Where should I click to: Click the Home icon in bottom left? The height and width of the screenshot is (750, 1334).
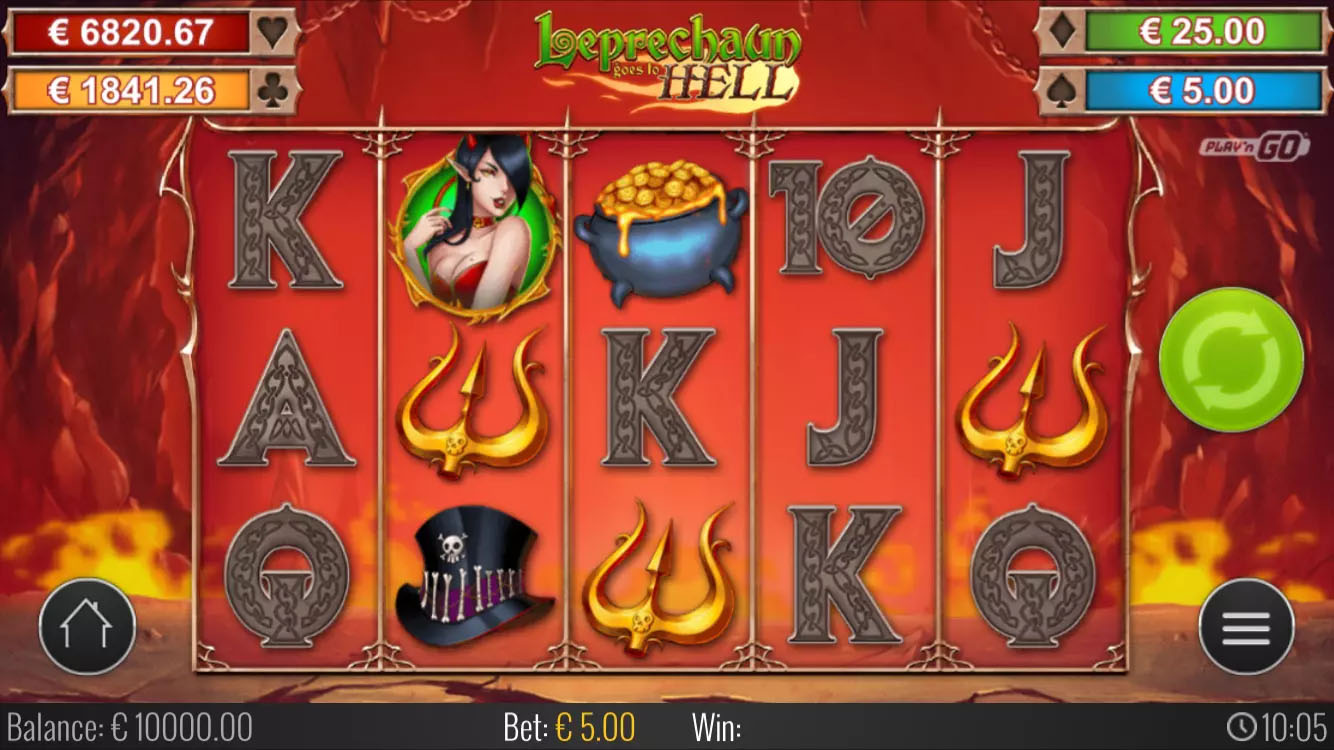click(85, 625)
